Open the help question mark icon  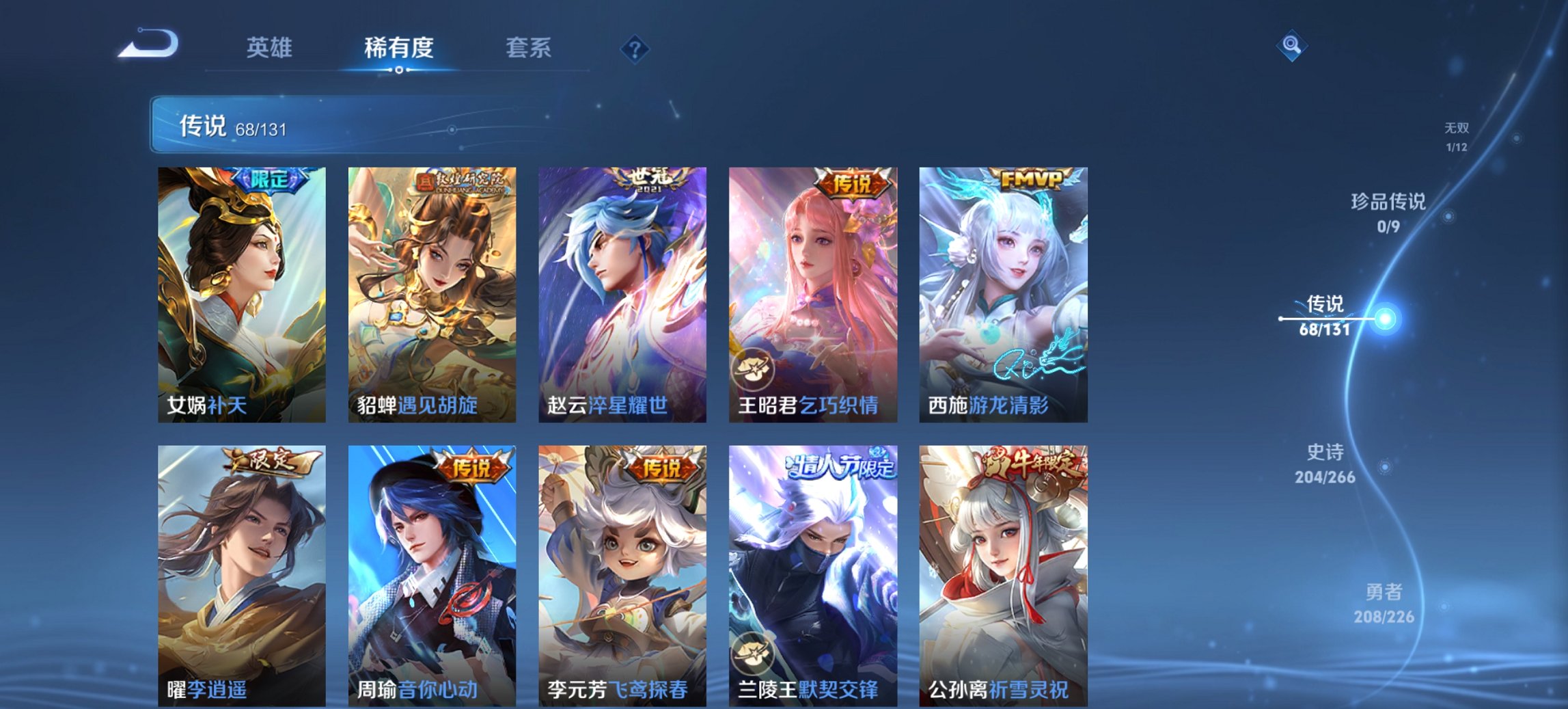(634, 48)
